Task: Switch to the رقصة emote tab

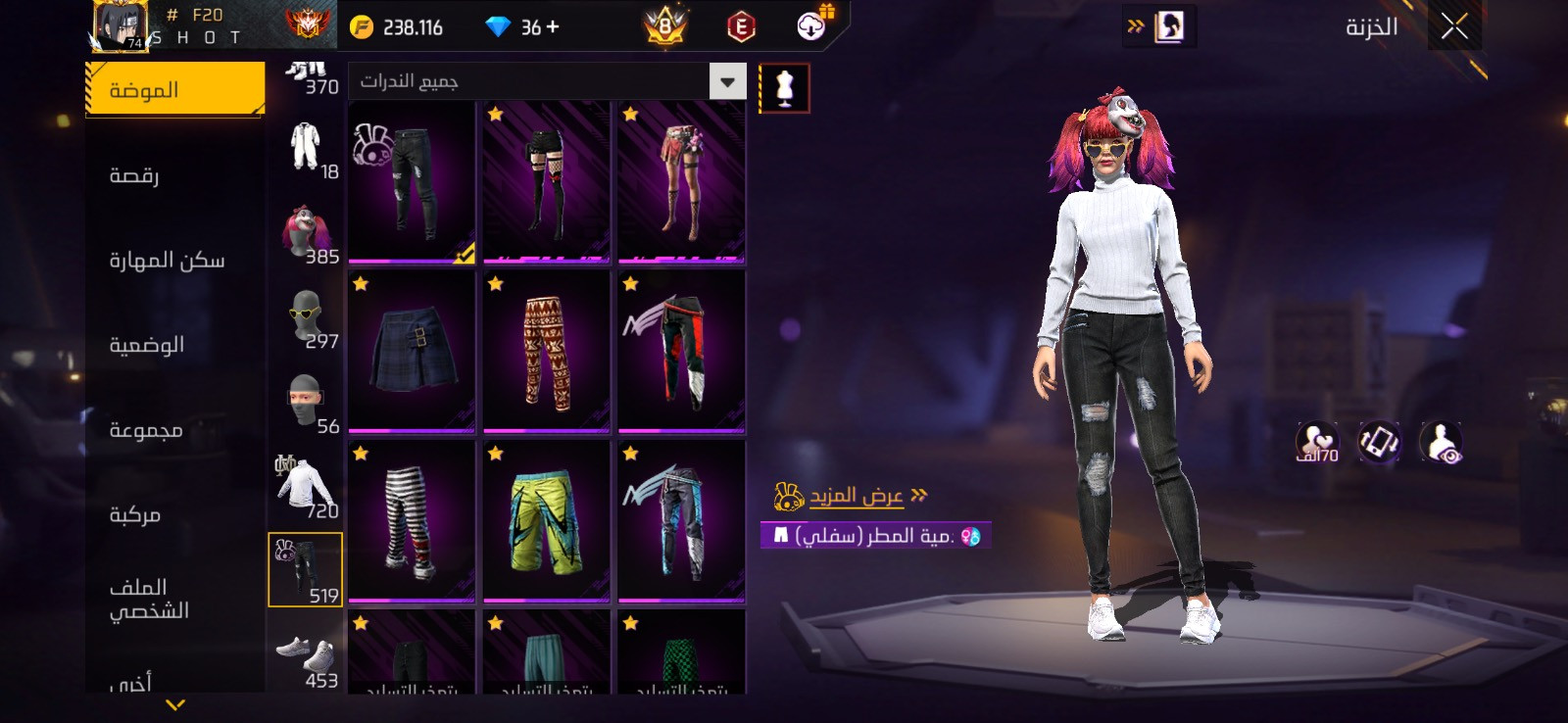Action: click(134, 175)
